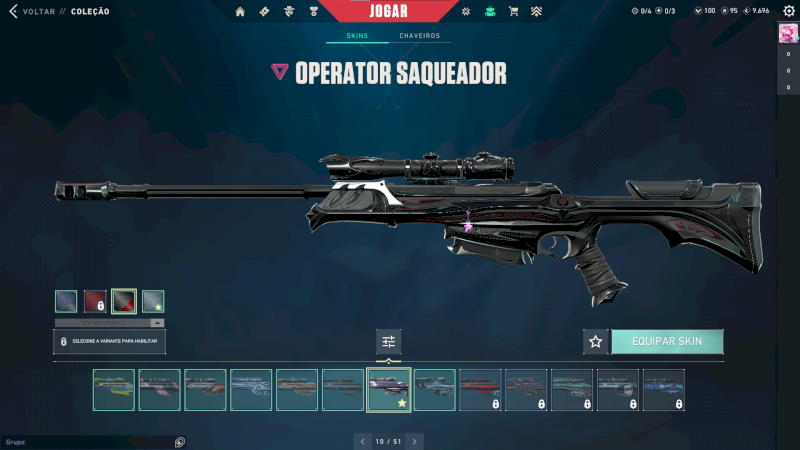This screenshot has height=450, width=800.
Task: Go to the next page of skins
Action: coord(415,441)
